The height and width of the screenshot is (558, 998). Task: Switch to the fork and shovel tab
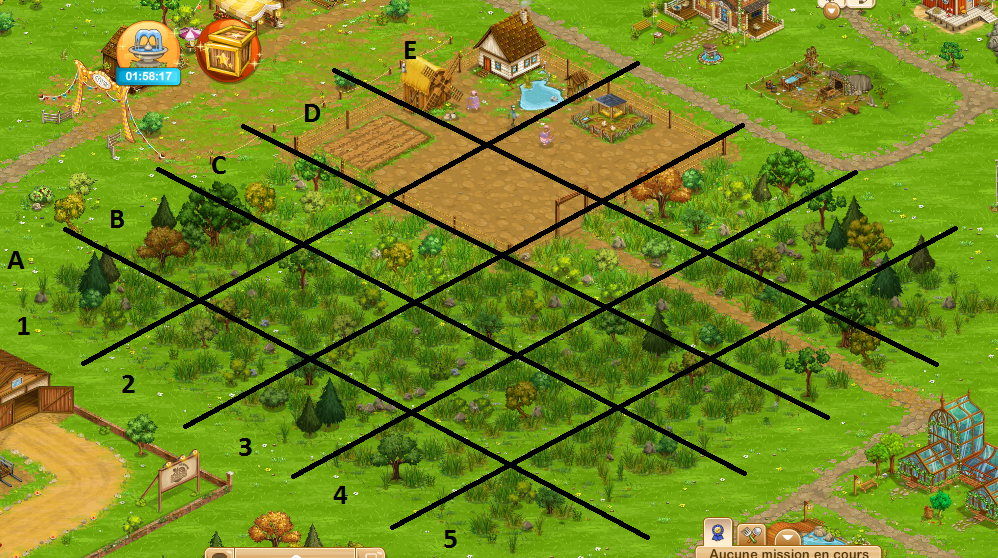751,535
